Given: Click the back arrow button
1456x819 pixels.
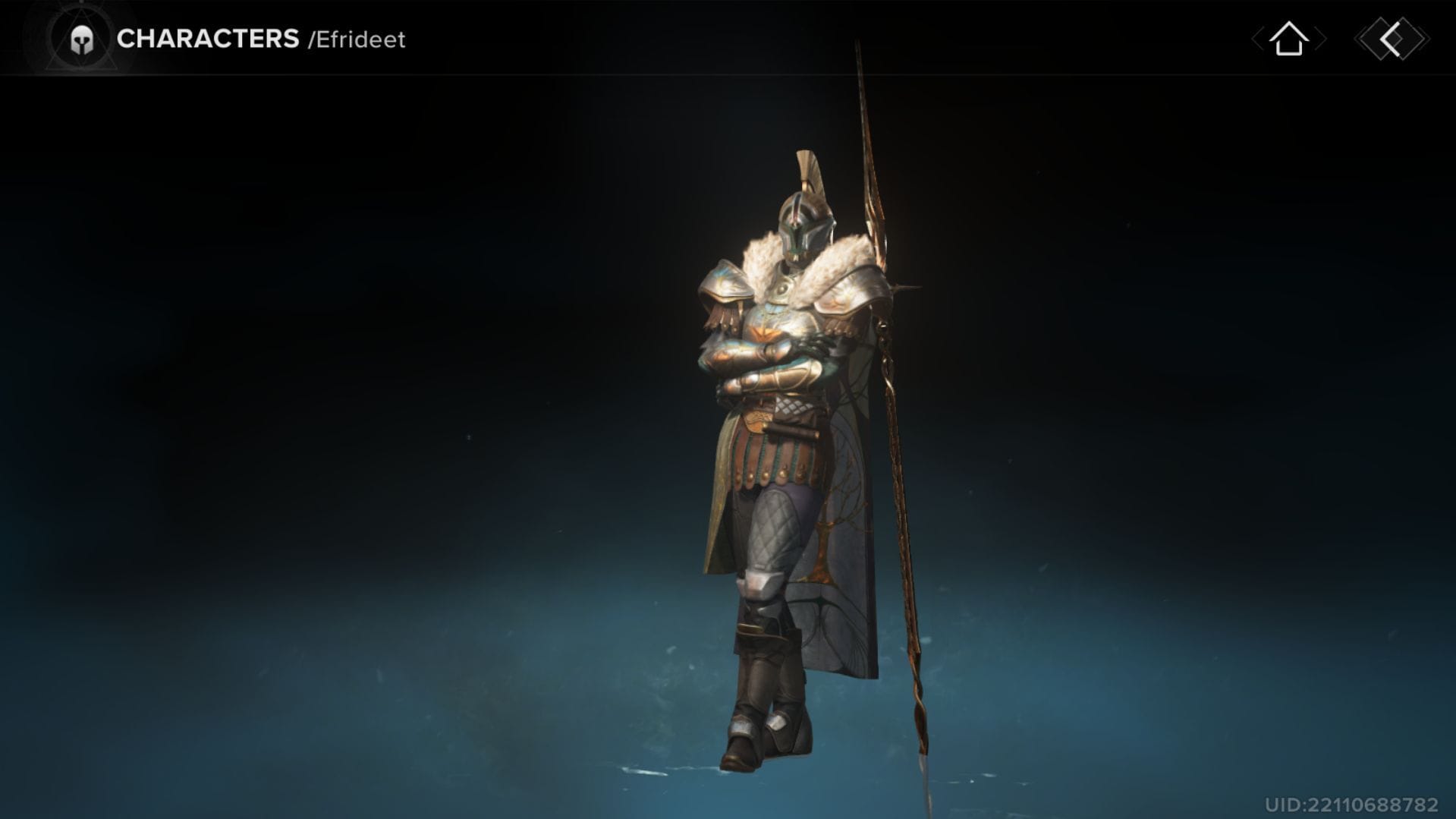Looking at the screenshot, I should coord(1392,39).
